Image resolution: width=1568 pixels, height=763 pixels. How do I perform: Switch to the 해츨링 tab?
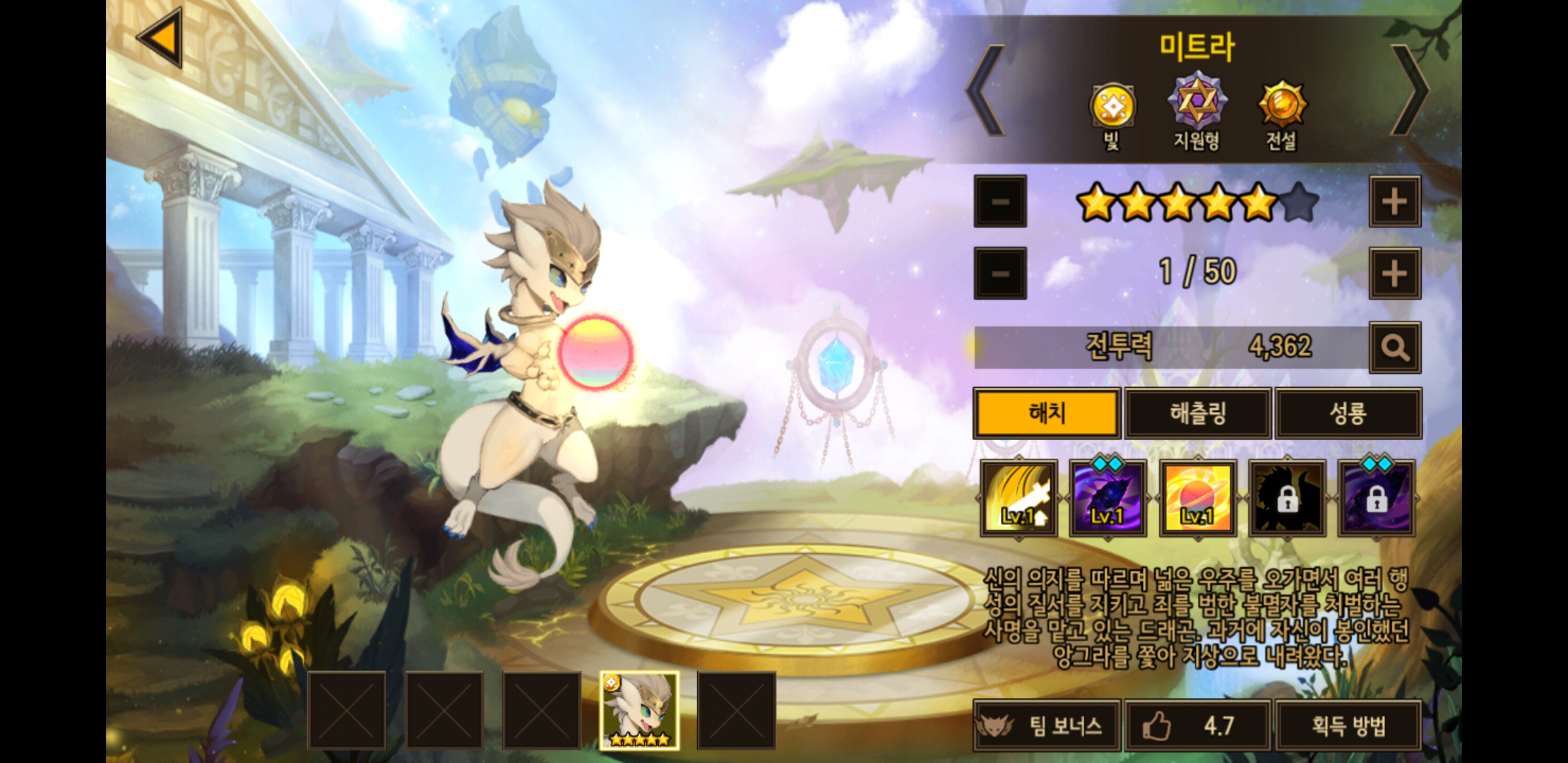[1198, 413]
